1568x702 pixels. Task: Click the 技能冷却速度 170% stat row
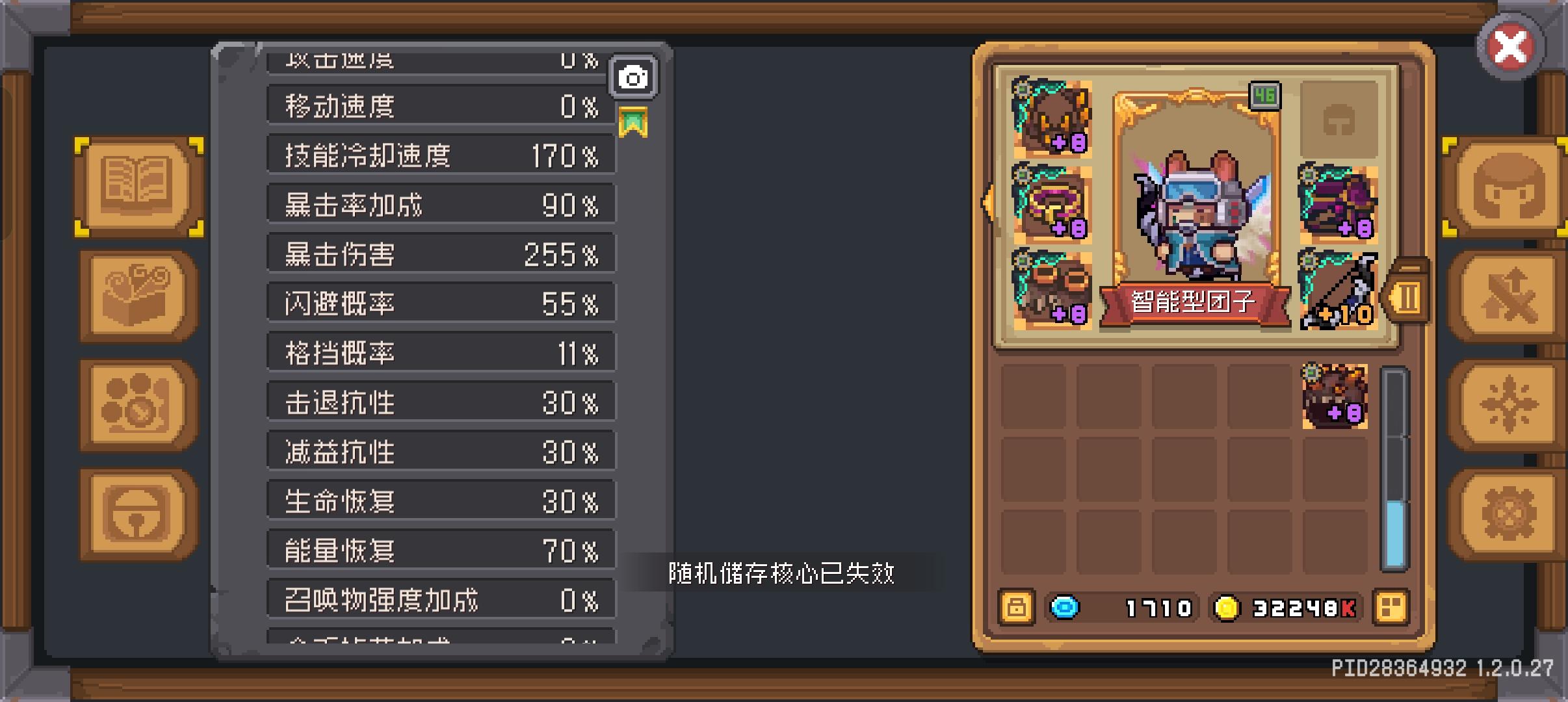tap(441, 155)
